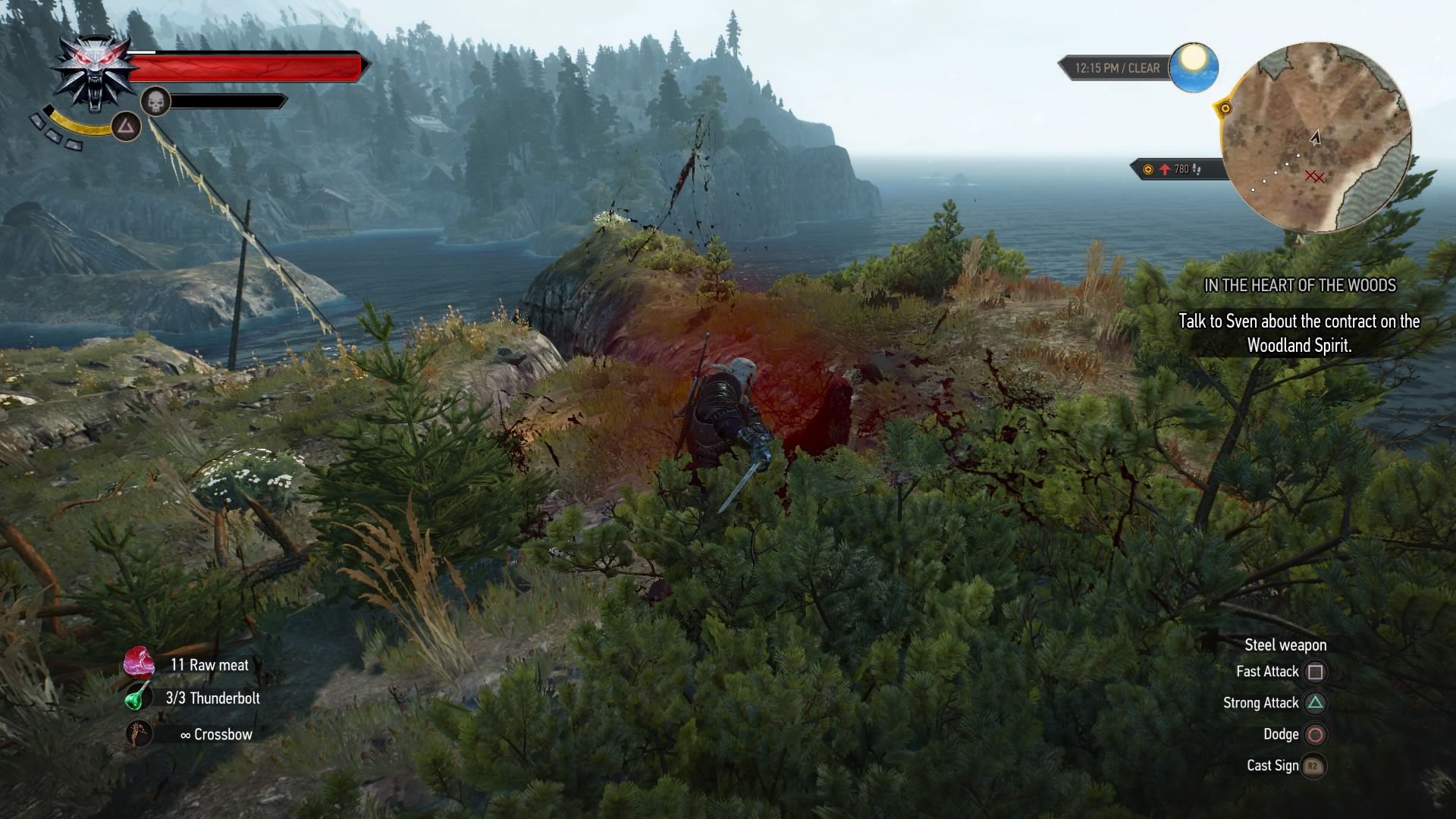Image resolution: width=1456 pixels, height=819 pixels.
Task: Click the Igni sign indicator icon
Action: pos(127,127)
